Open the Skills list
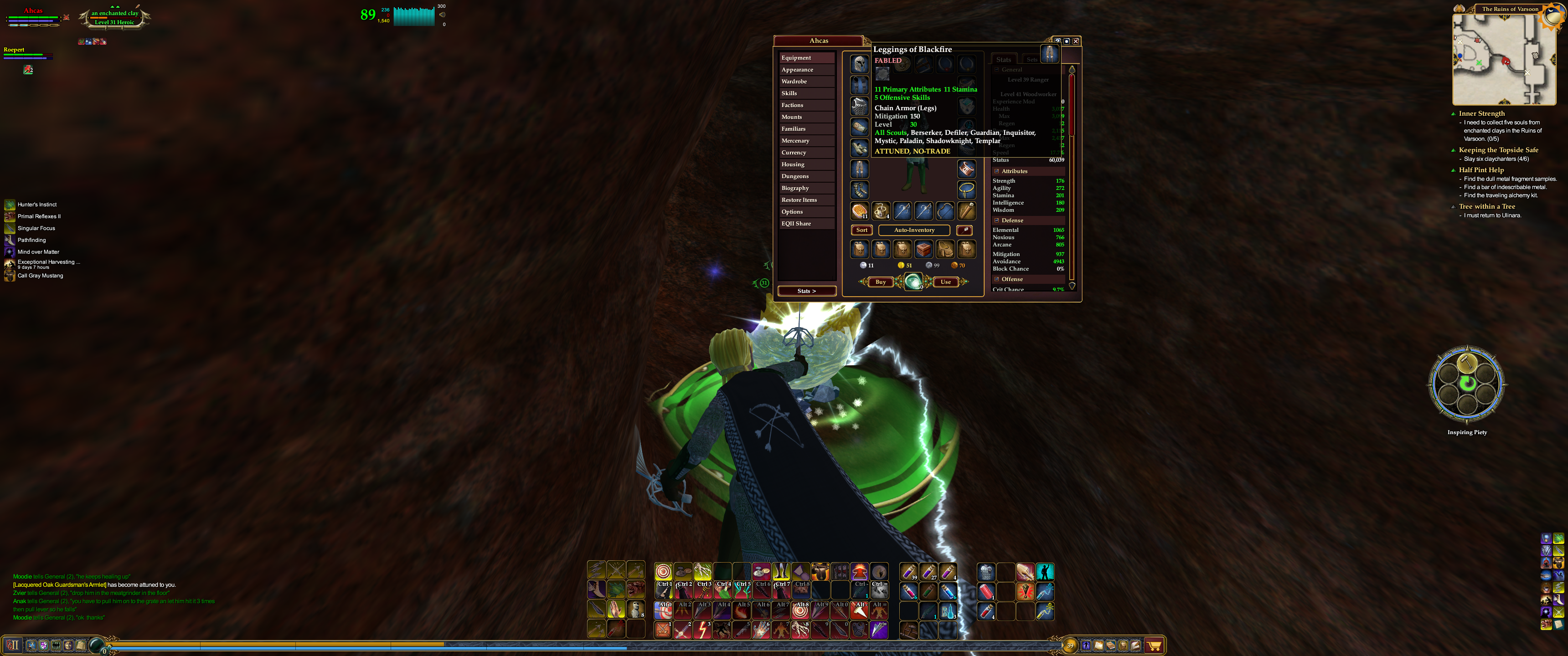This screenshot has height=656, width=1568. (x=789, y=93)
